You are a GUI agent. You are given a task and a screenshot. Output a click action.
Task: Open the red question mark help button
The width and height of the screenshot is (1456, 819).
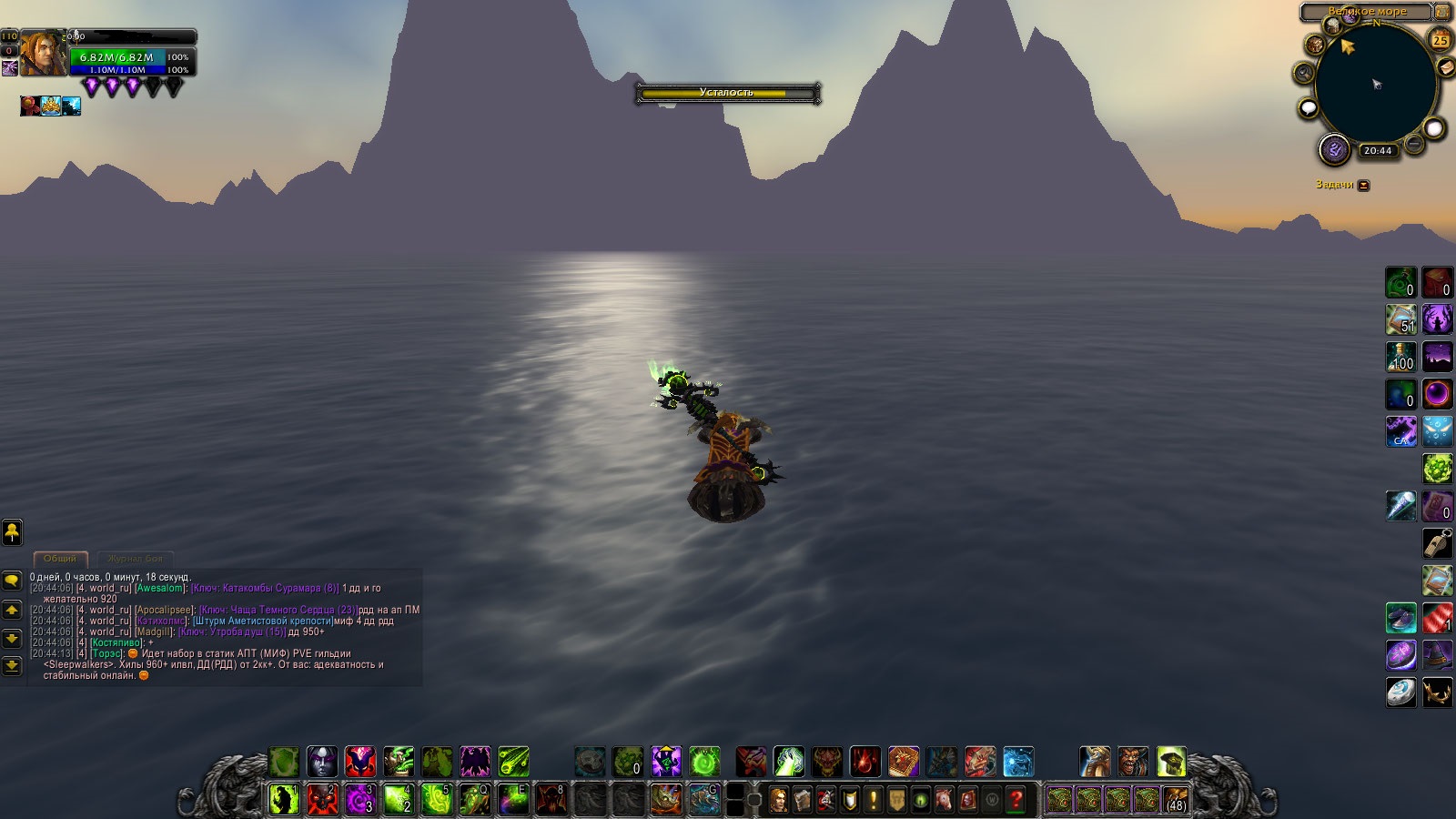1016,800
